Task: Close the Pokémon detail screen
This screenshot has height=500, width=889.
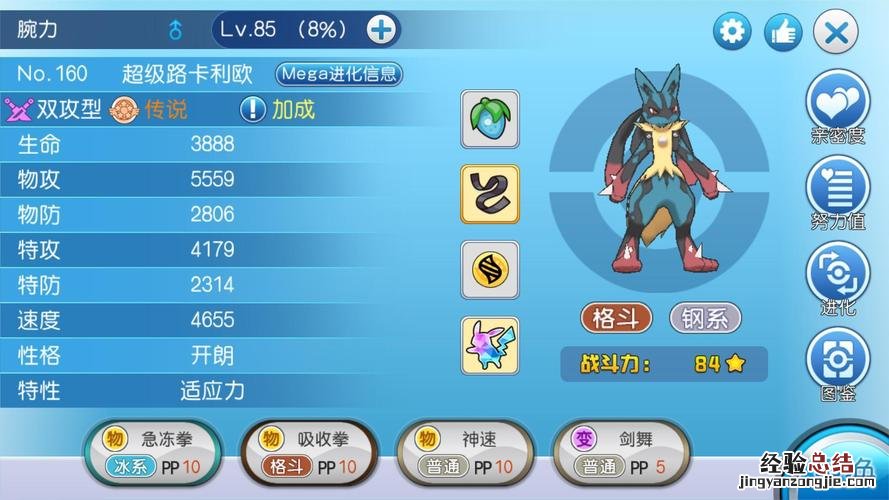Action: tap(835, 33)
